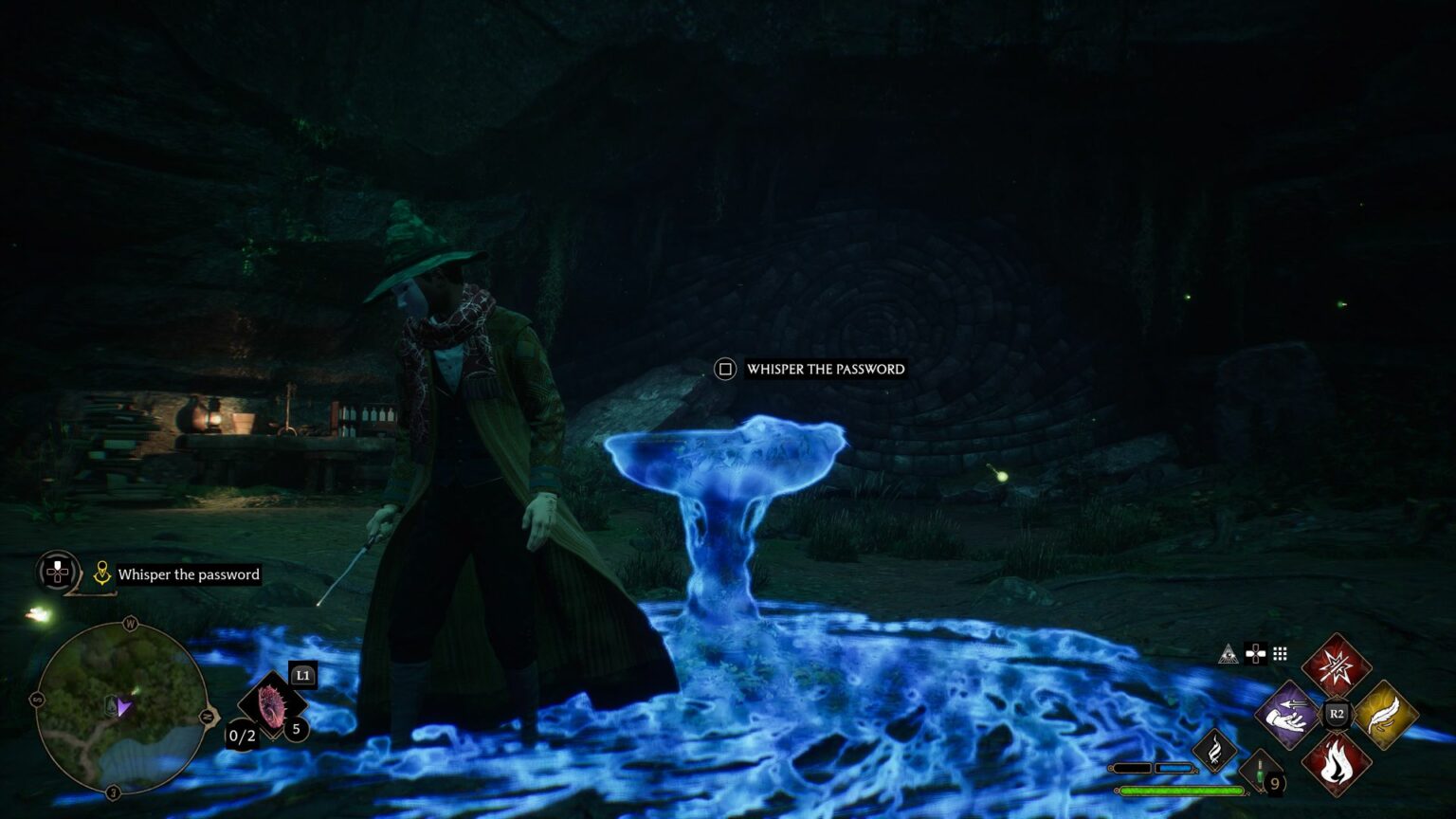This screenshot has height=819, width=1456.
Task: Select the yellow Levioso feather spell
Action: 1384,715
